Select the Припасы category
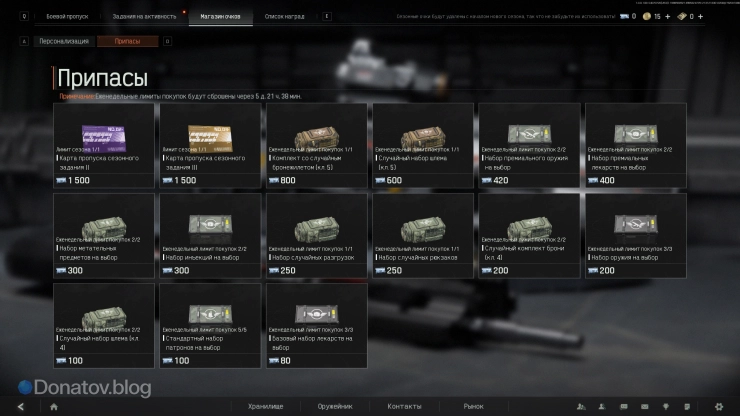 128,41
